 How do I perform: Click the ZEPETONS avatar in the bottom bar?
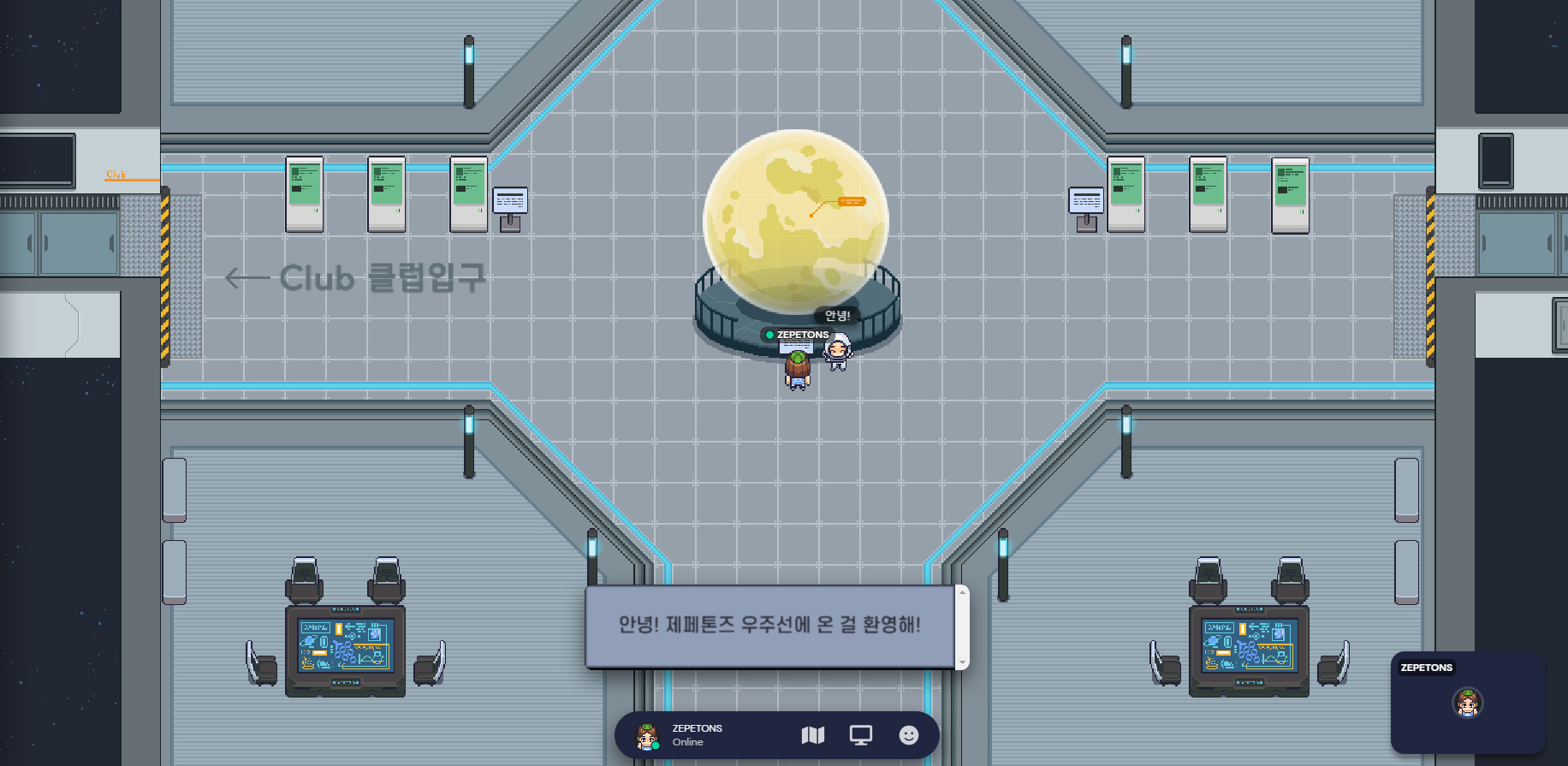coord(647,736)
